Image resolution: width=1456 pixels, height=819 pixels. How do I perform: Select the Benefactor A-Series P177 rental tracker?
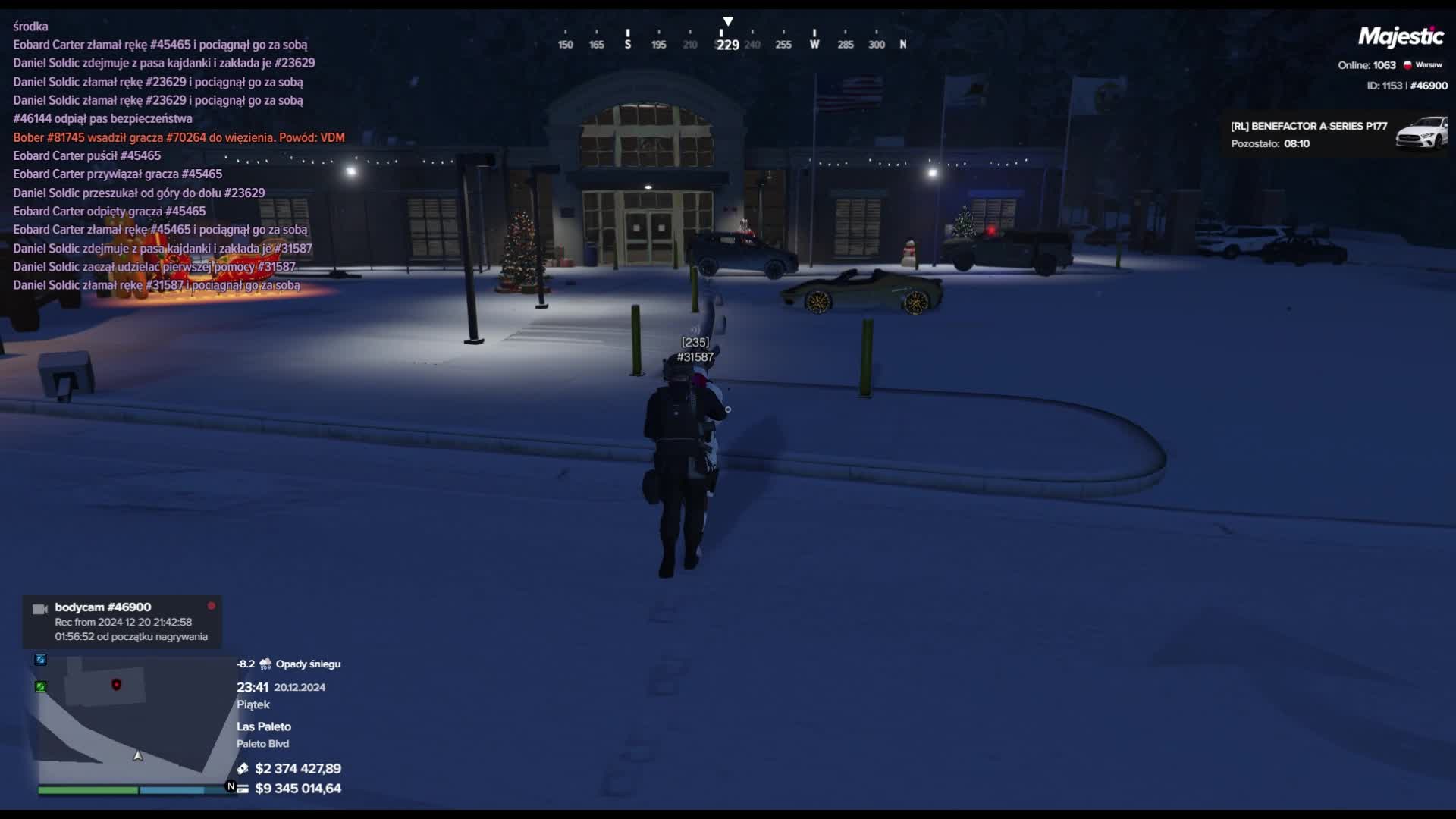1336,134
